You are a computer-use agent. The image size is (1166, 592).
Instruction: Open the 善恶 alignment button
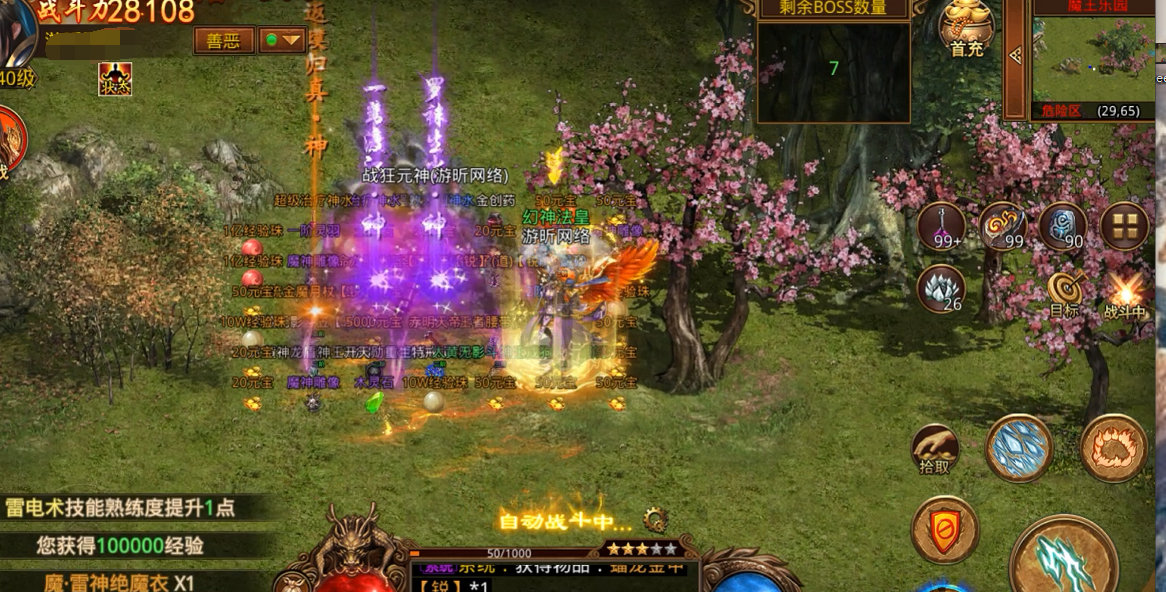[x=224, y=40]
